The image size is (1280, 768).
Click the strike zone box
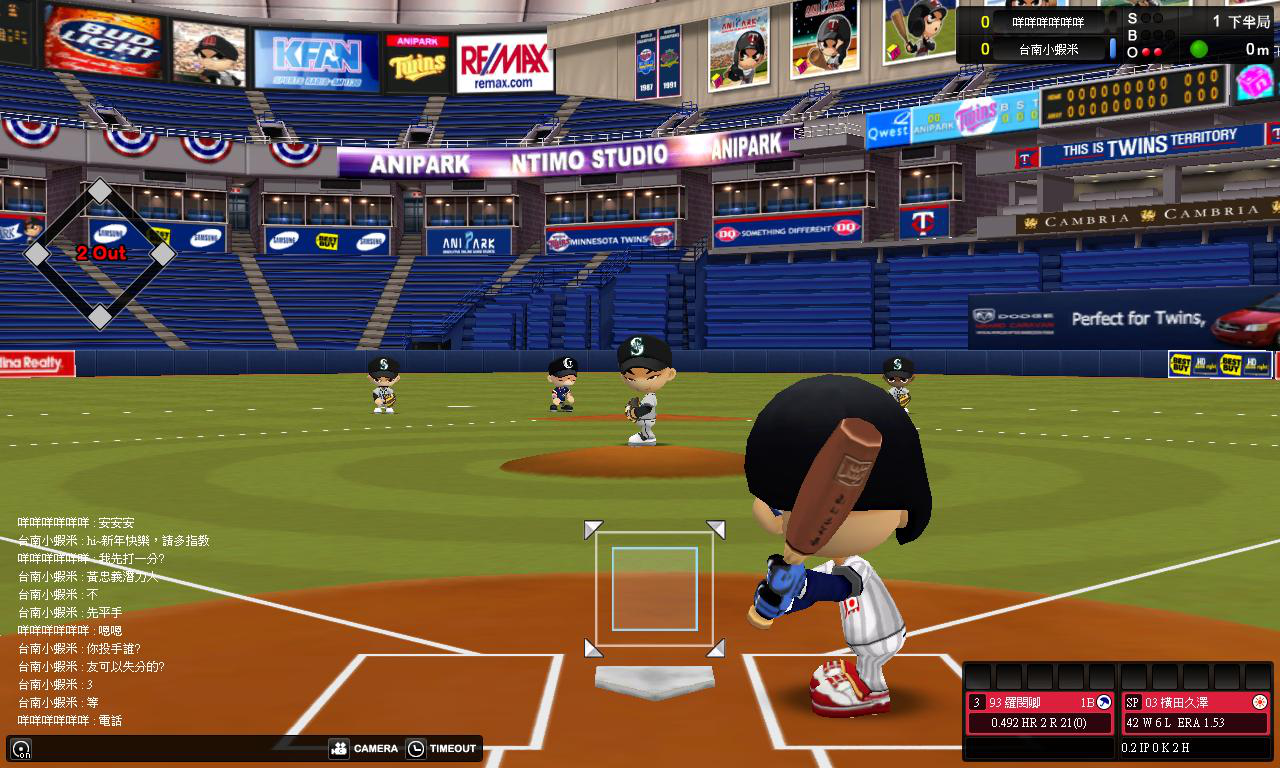click(x=654, y=589)
